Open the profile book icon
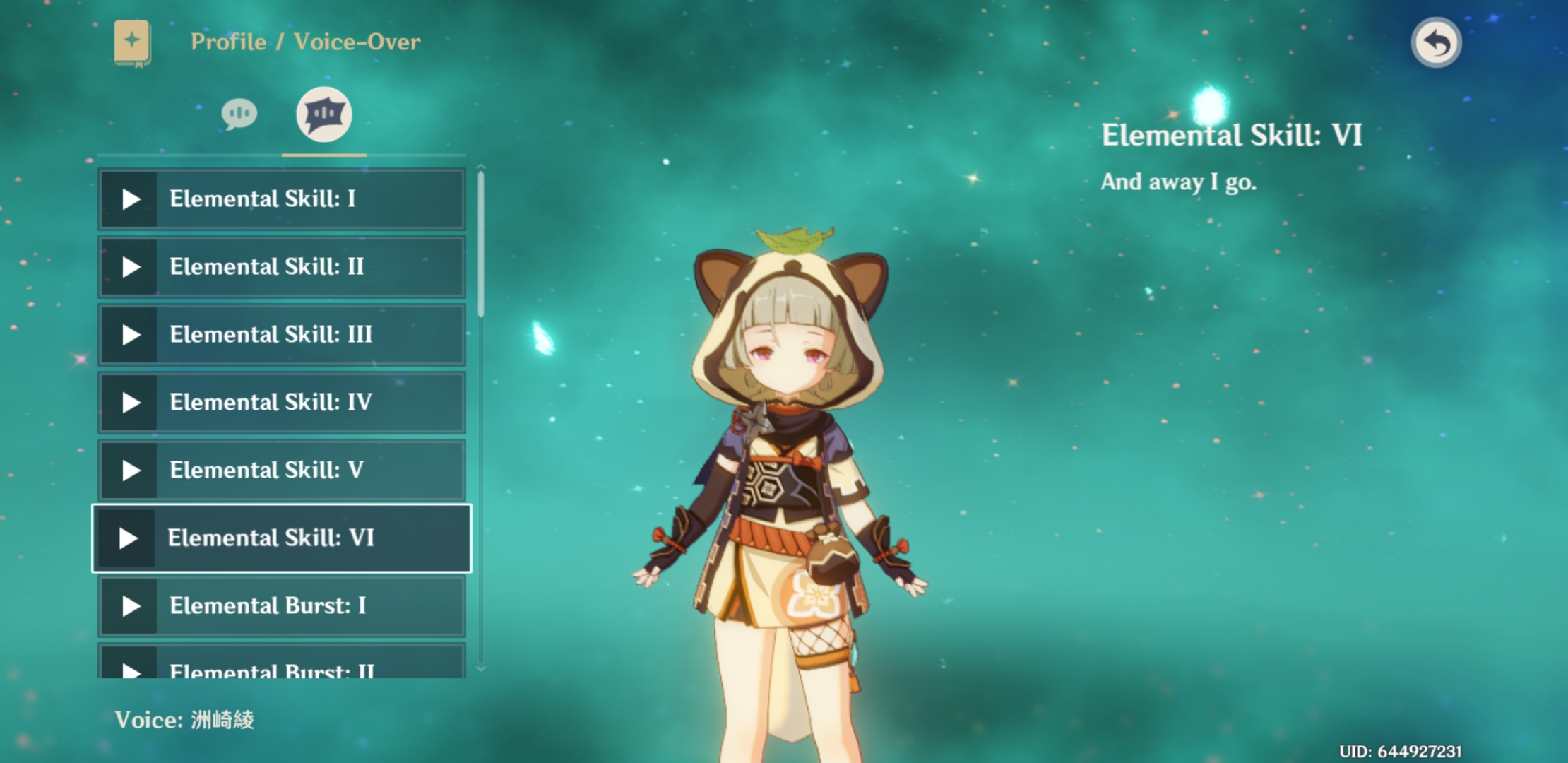 132,42
